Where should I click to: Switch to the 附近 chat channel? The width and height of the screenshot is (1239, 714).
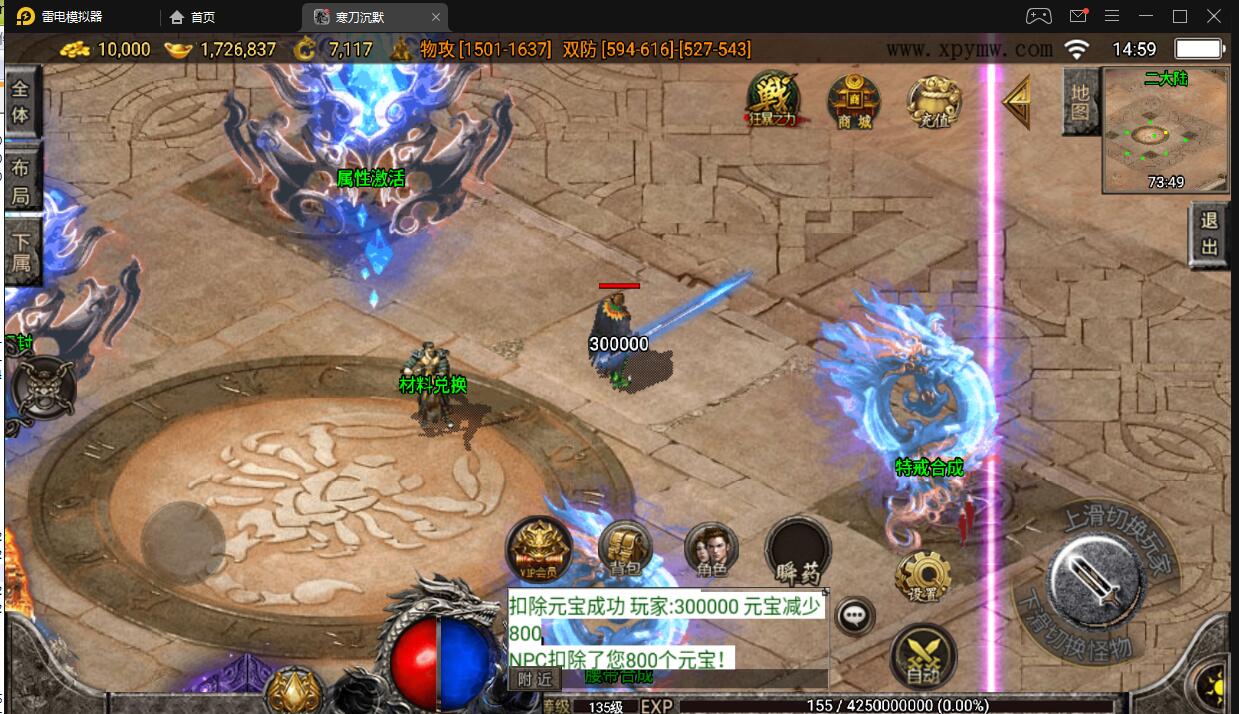(x=534, y=679)
